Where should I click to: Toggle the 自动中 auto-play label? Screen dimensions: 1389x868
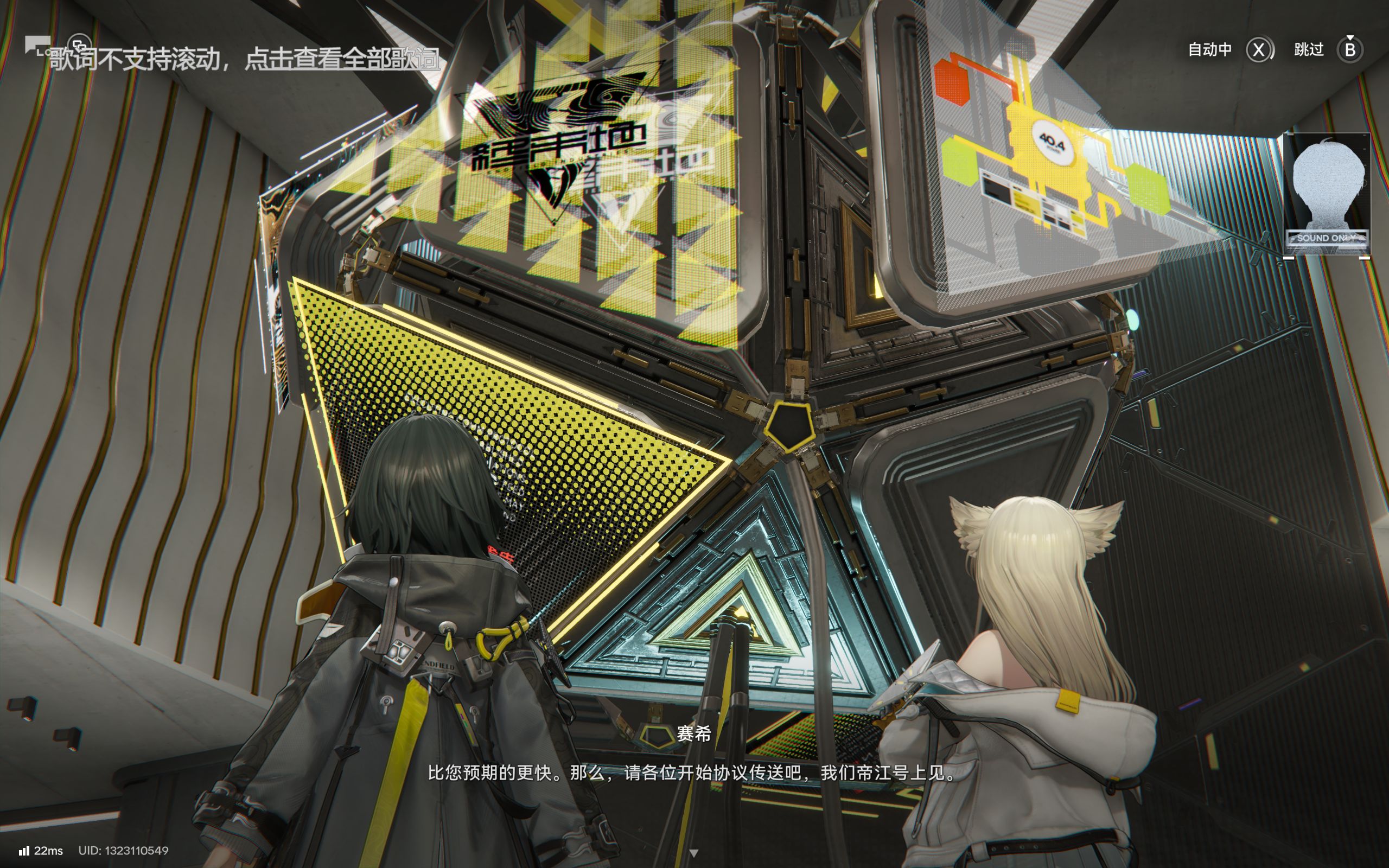click(1209, 50)
